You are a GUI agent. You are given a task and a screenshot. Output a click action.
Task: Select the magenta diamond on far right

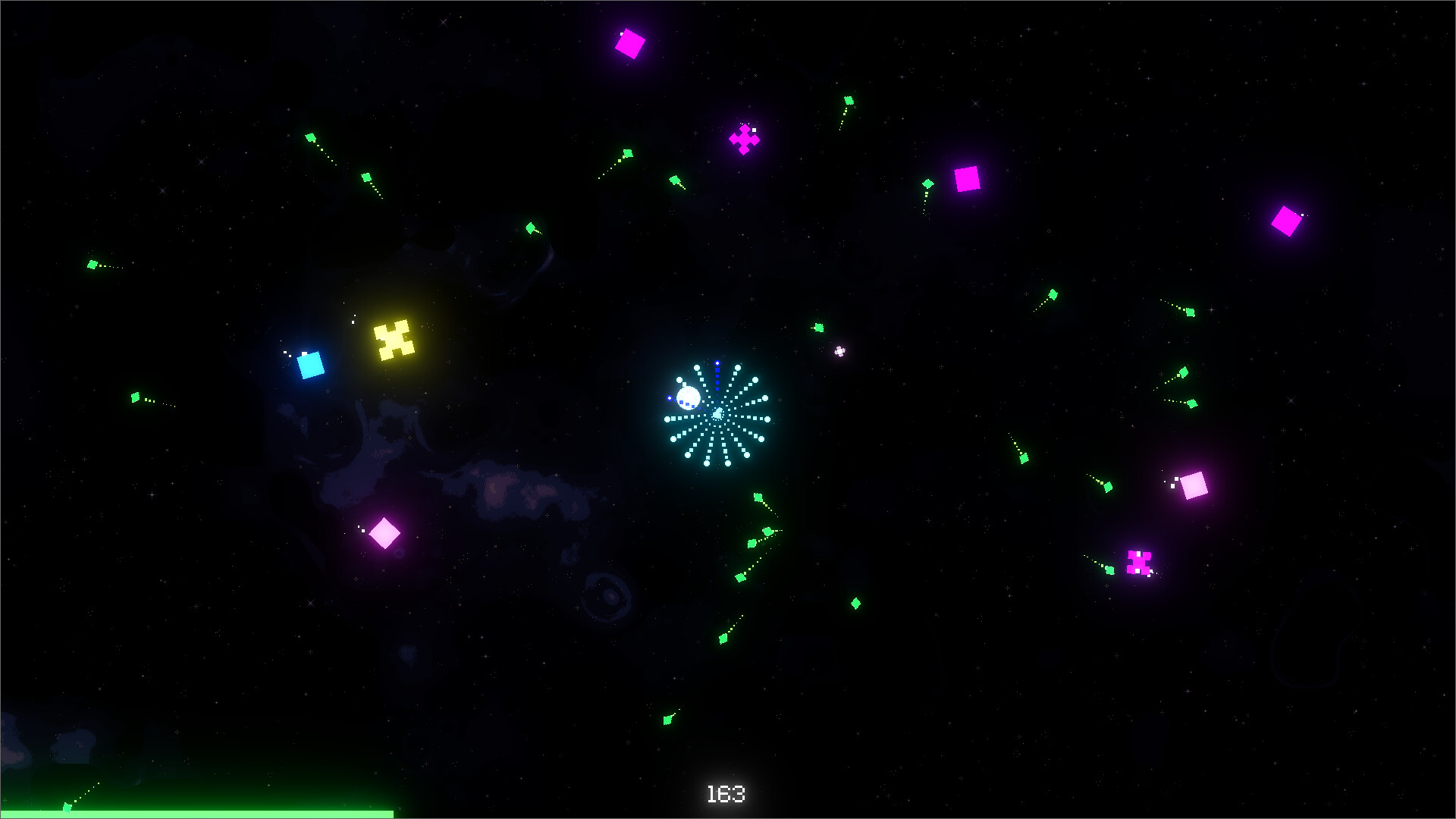tap(1285, 221)
